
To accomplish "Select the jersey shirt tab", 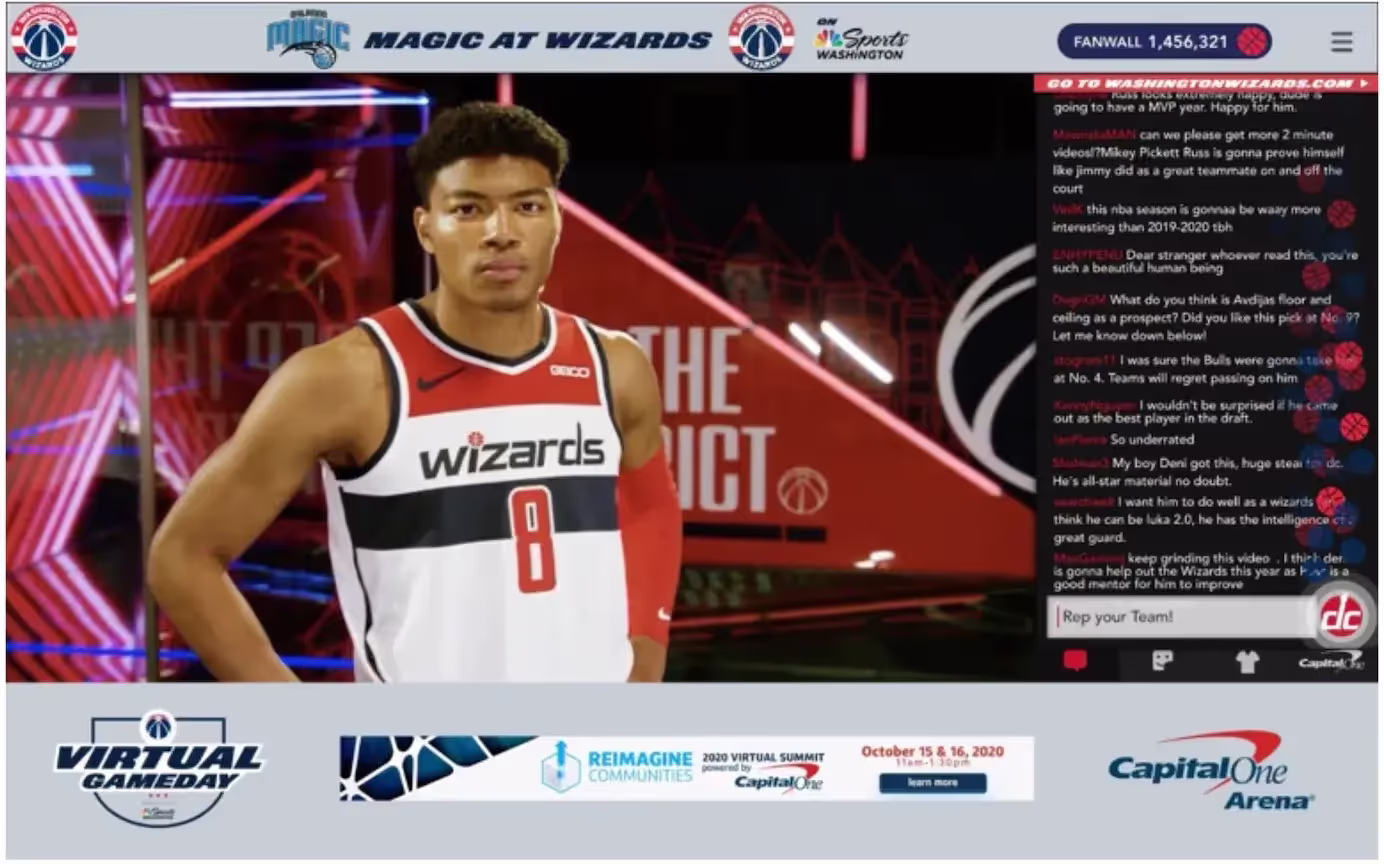I will (1246, 661).
